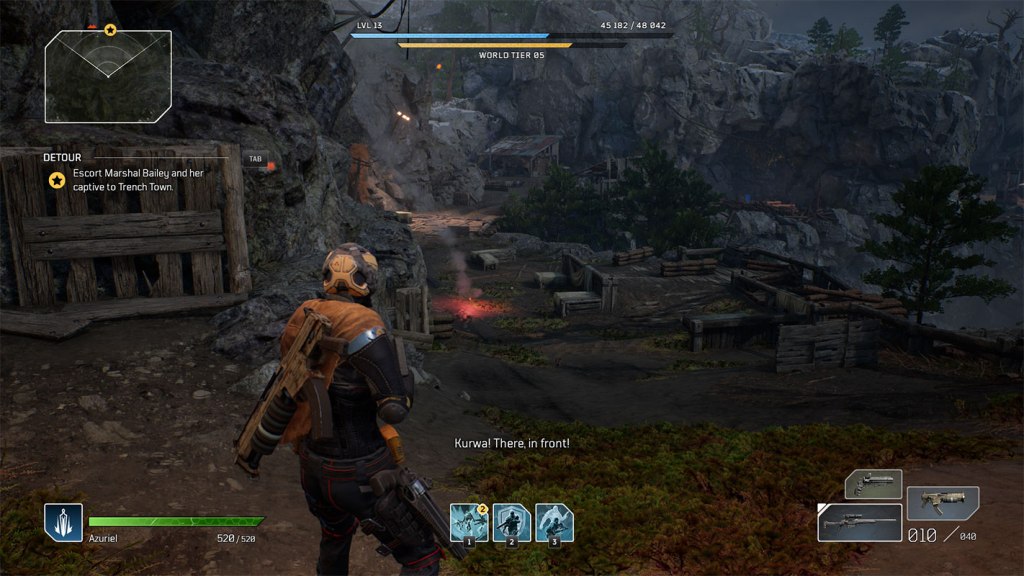The height and width of the screenshot is (576, 1024).
Task: Activate the first skill with the 2 badge
Action: tap(468, 522)
